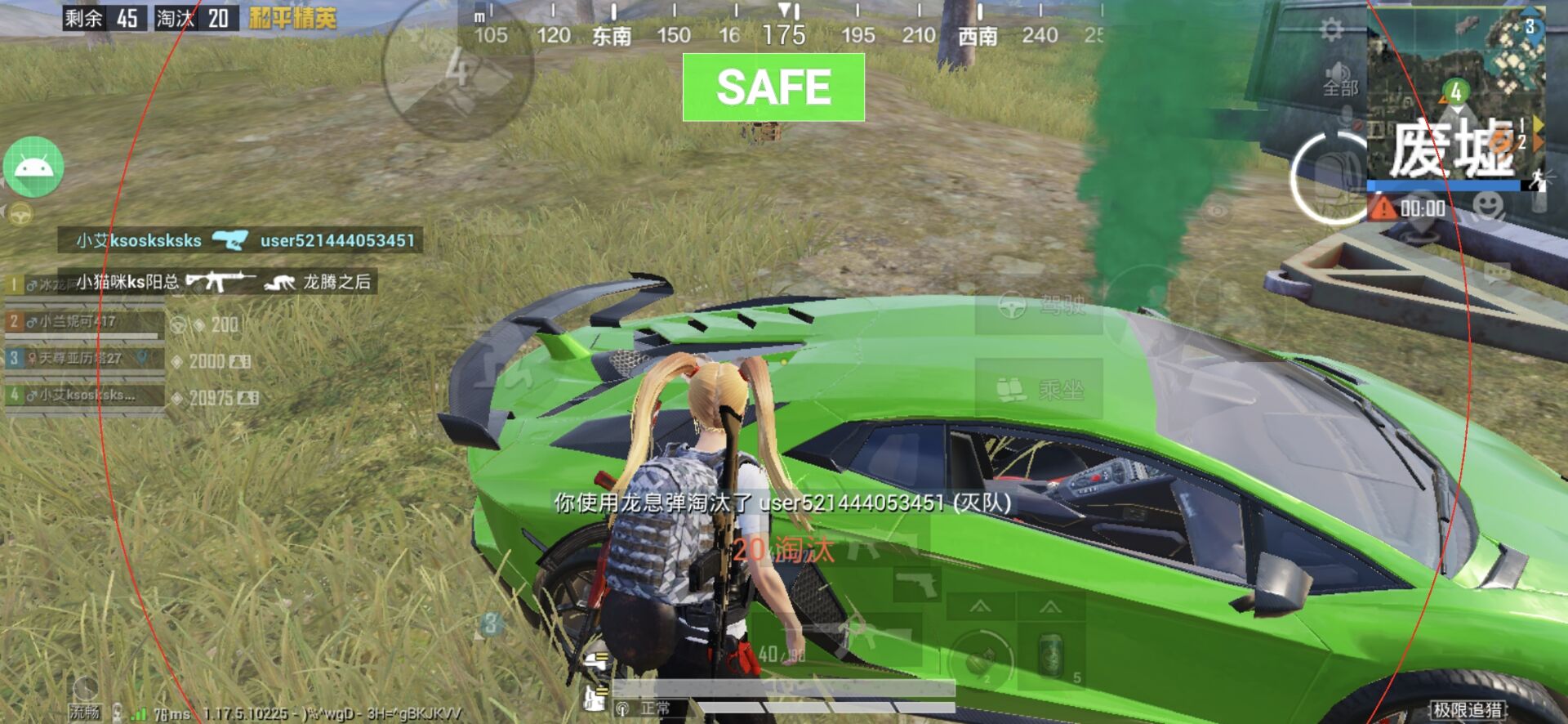Screen dimensions: 1568x724
Task: Click the warning triangle above 00:00 timer
Action: [1384, 207]
